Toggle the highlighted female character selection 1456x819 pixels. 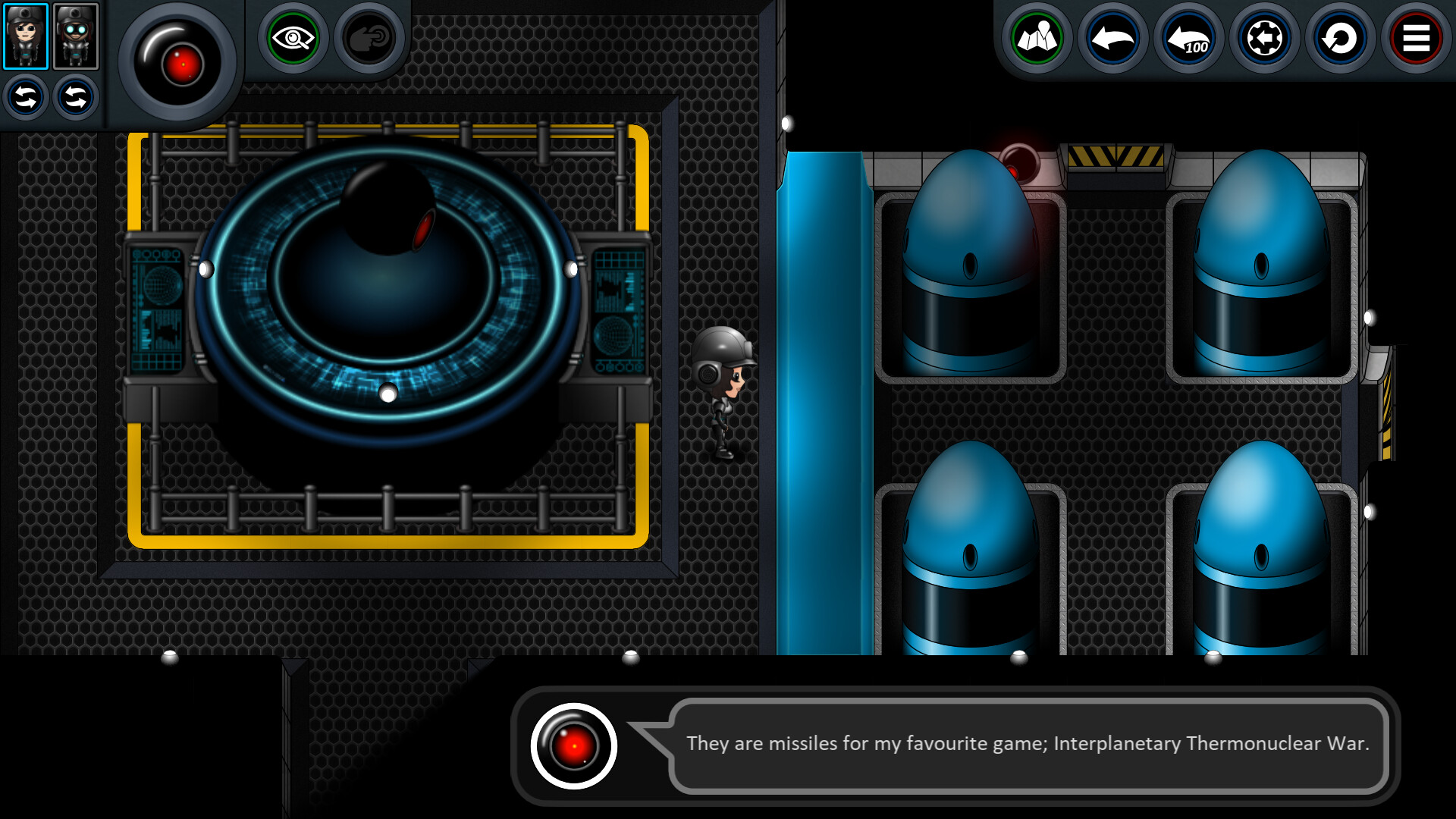pyautogui.click(x=27, y=36)
